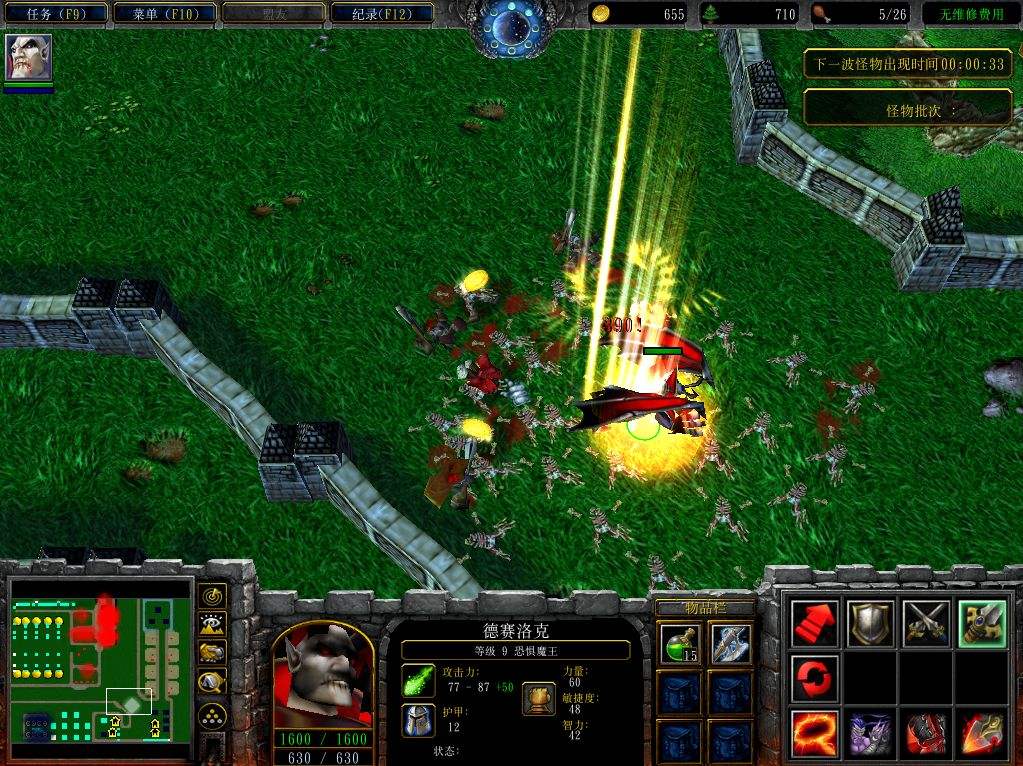Choose the shield hold position command
This screenshot has height=766, width=1023.
pyautogui.click(x=870, y=623)
